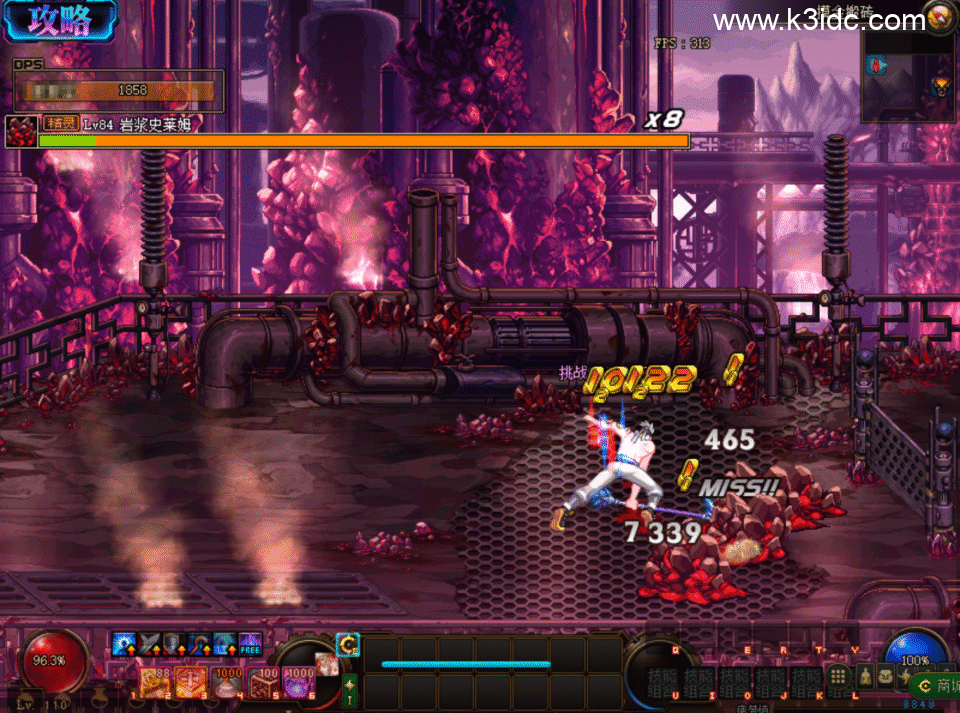Open the 攻略 guide button

(x=60, y=22)
